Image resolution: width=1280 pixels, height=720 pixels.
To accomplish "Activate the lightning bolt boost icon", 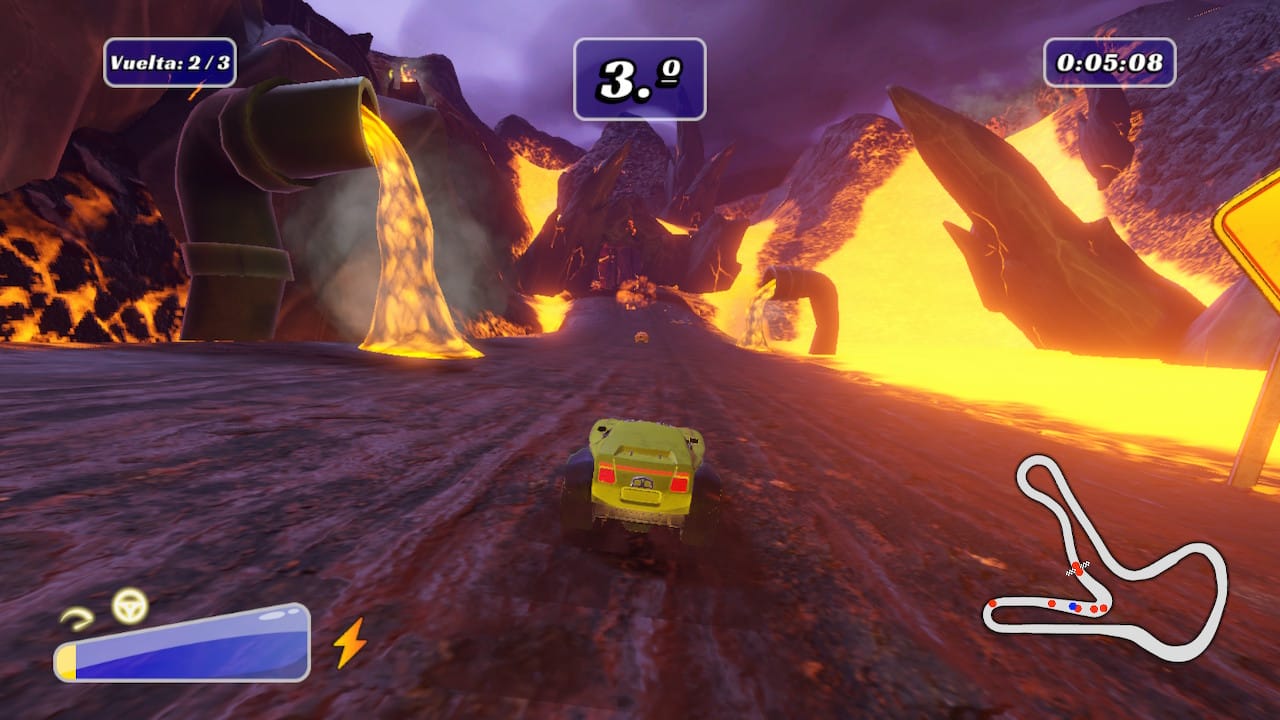I will click(x=349, y=642).
